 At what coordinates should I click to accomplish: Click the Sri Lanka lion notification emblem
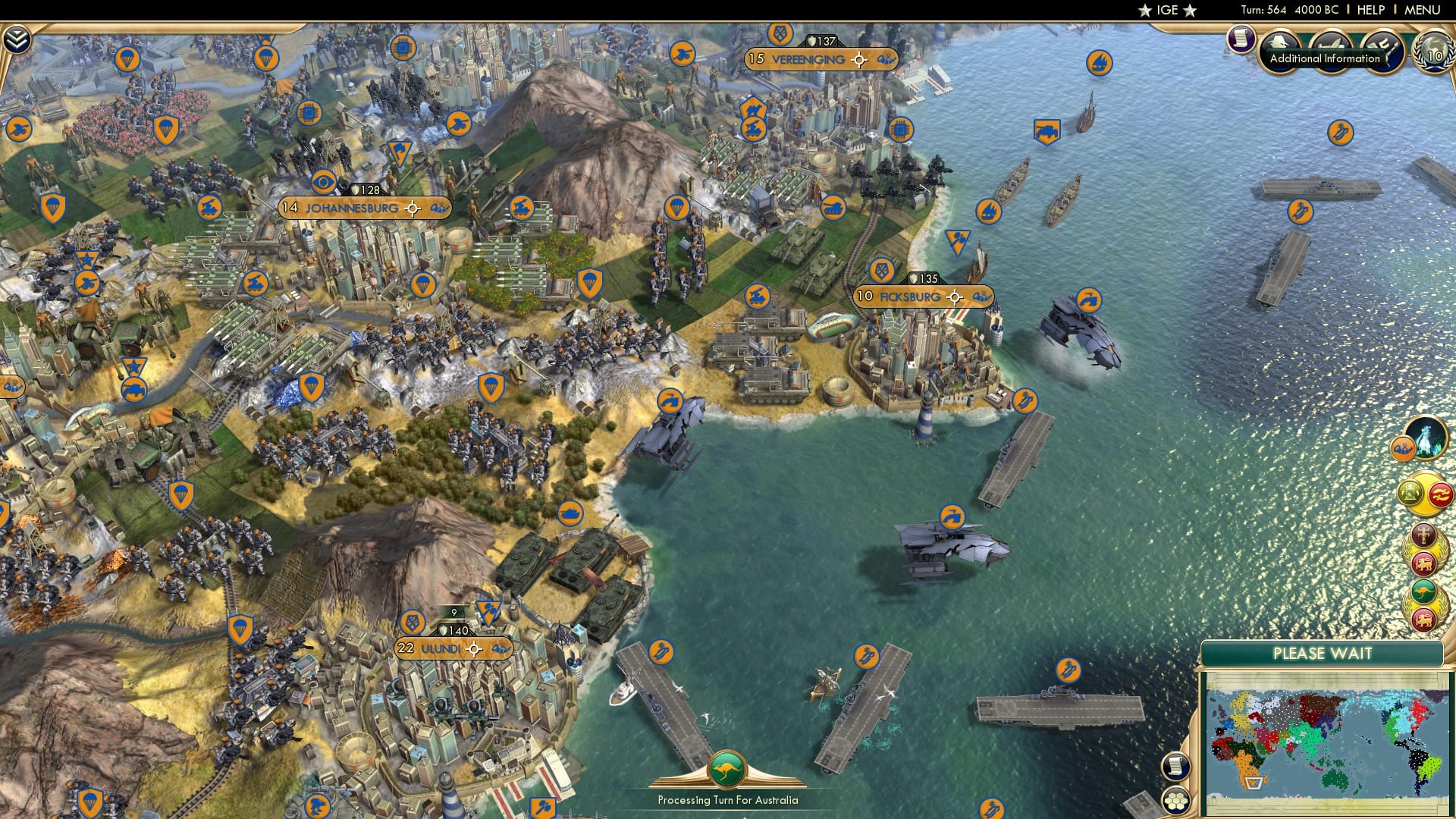click(x=1423, y=563)
